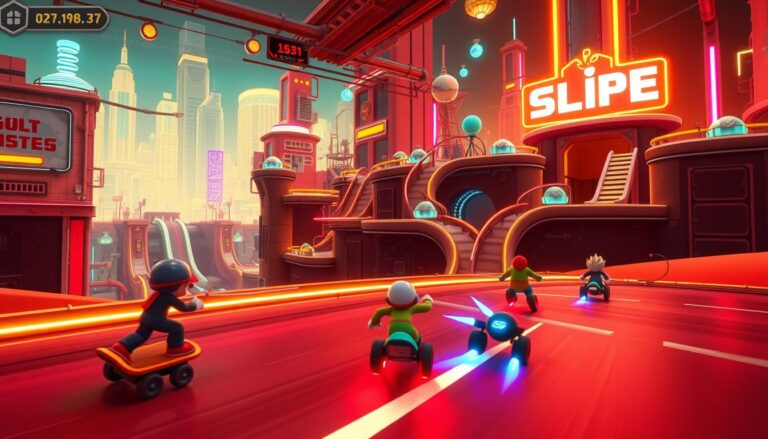Click the hexagon grid menu icon
The image size is (768, 439).
point(14,17)
